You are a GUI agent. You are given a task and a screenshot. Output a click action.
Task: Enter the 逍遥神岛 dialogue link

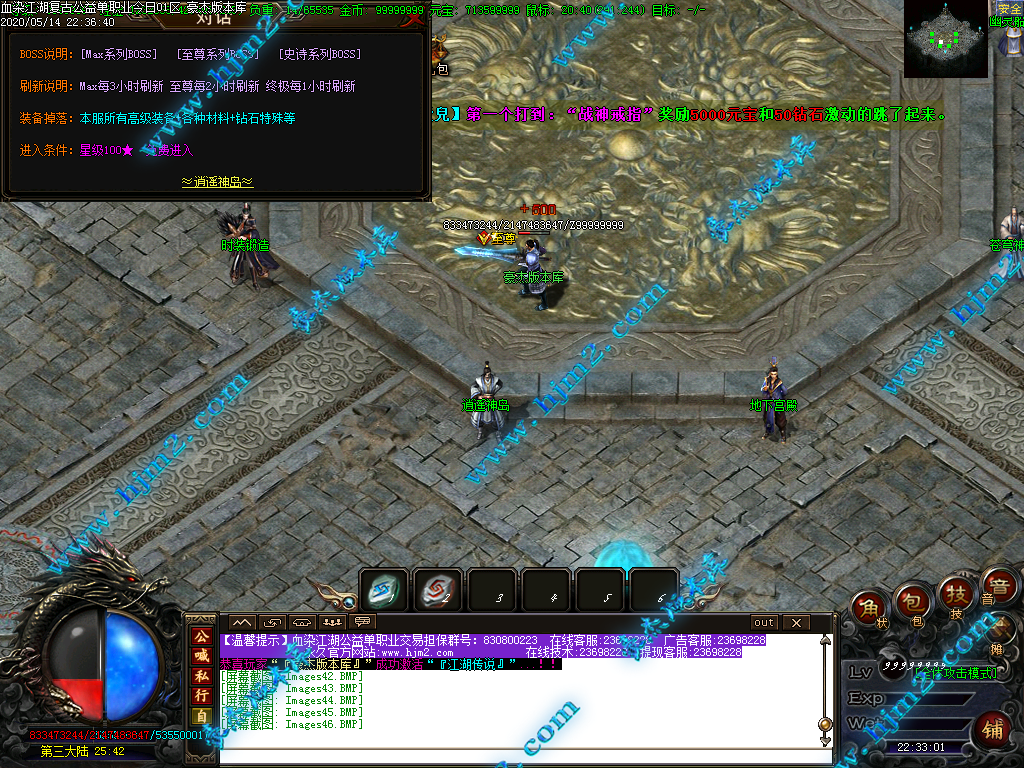[x=217, y=182]
